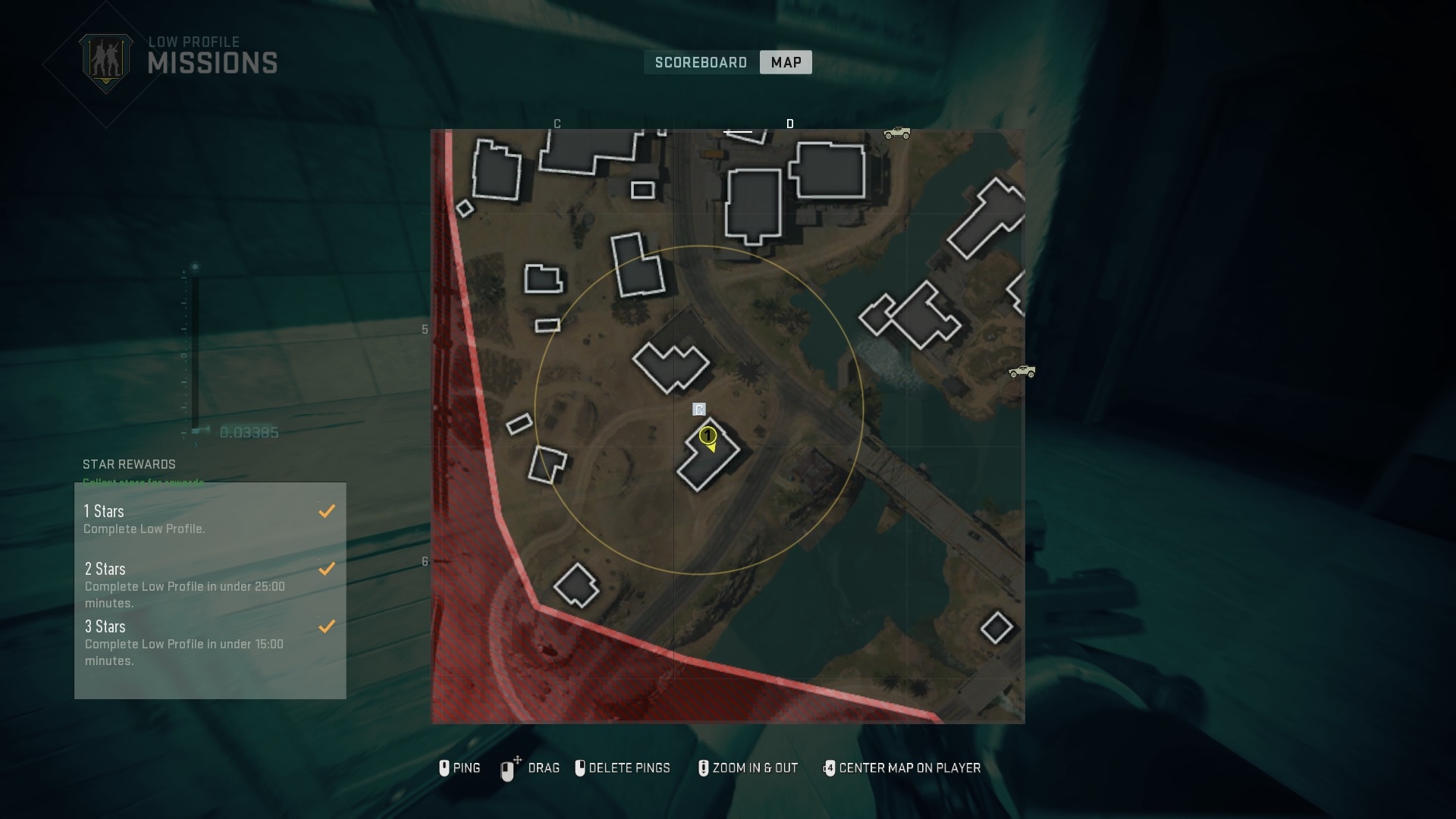Switch to the MAP tab
This screenshot has width=1456, height=819.
coord(785,62)
